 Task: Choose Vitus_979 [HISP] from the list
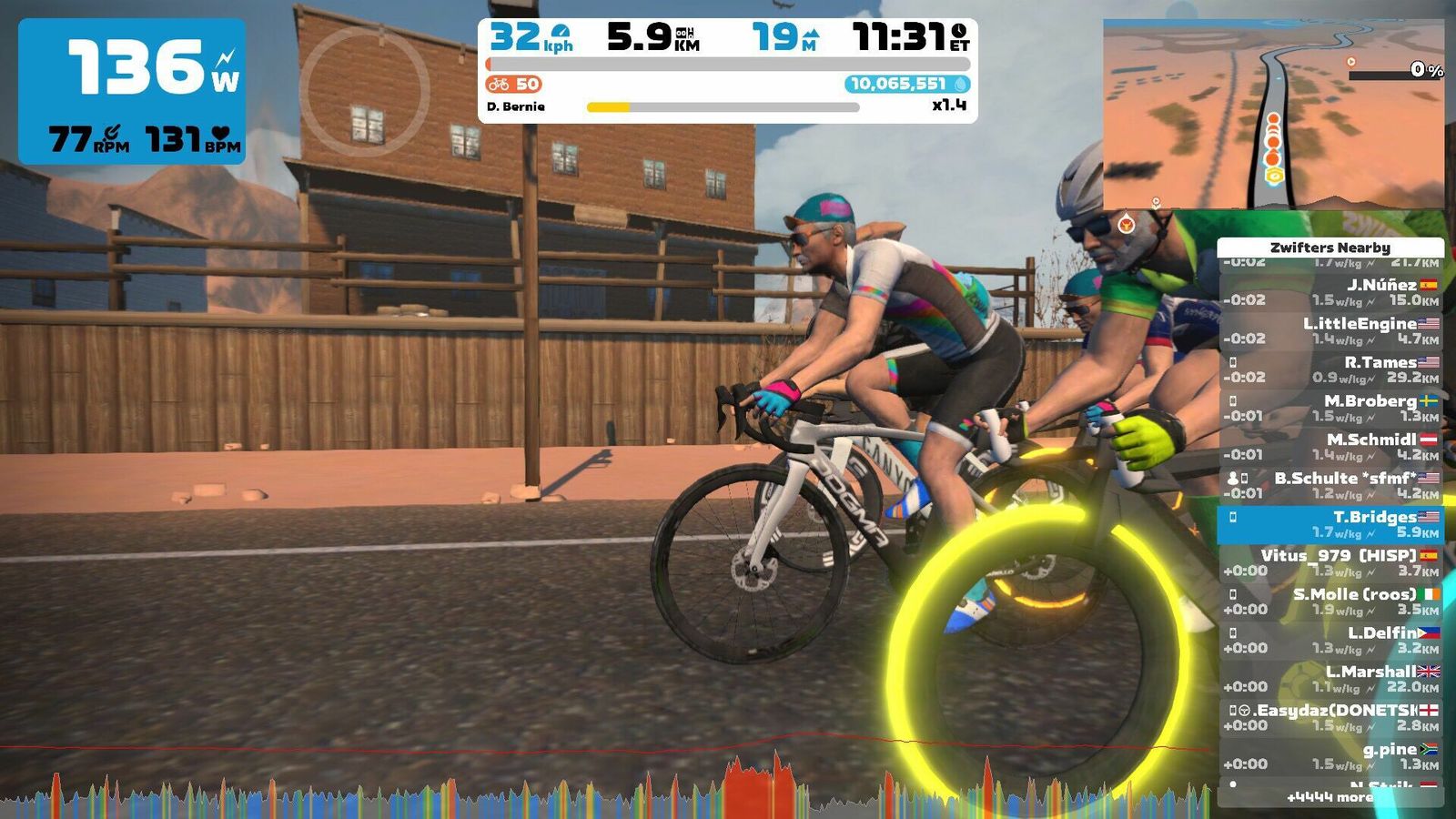1330,562
